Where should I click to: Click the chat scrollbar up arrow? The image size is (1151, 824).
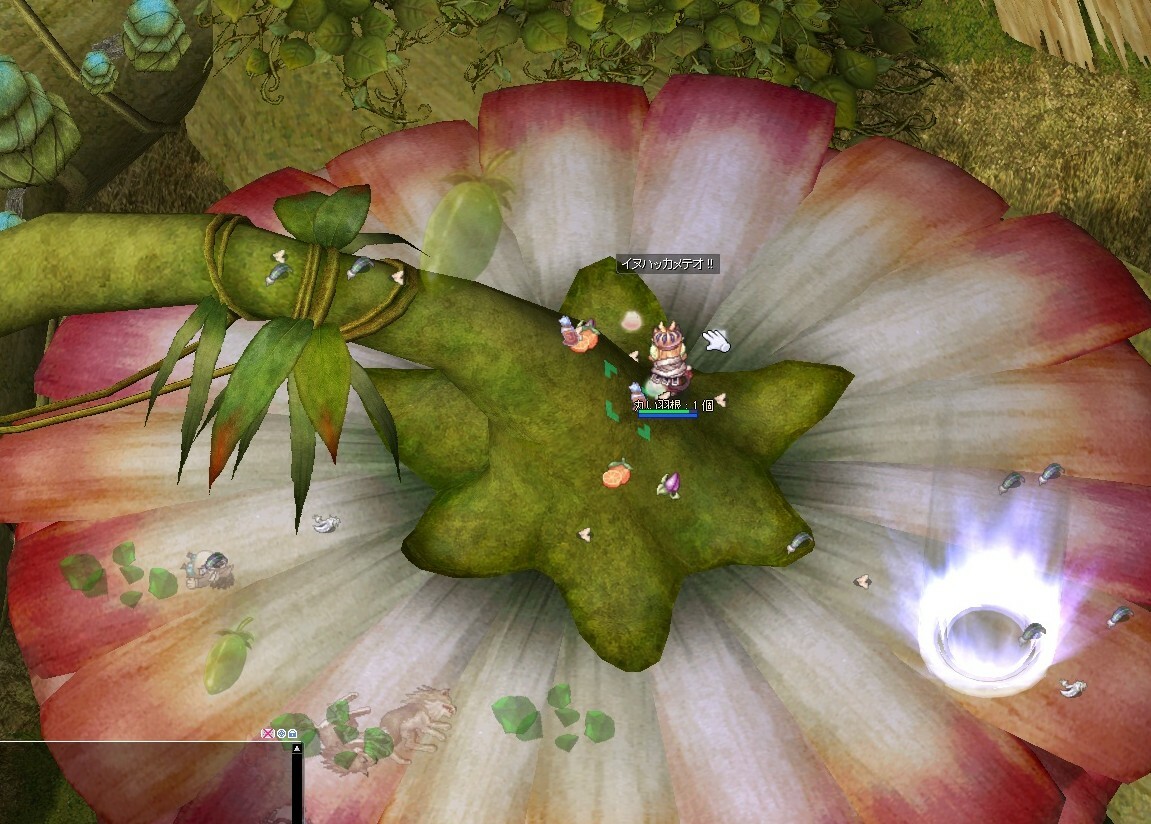[x=297, y=748]
